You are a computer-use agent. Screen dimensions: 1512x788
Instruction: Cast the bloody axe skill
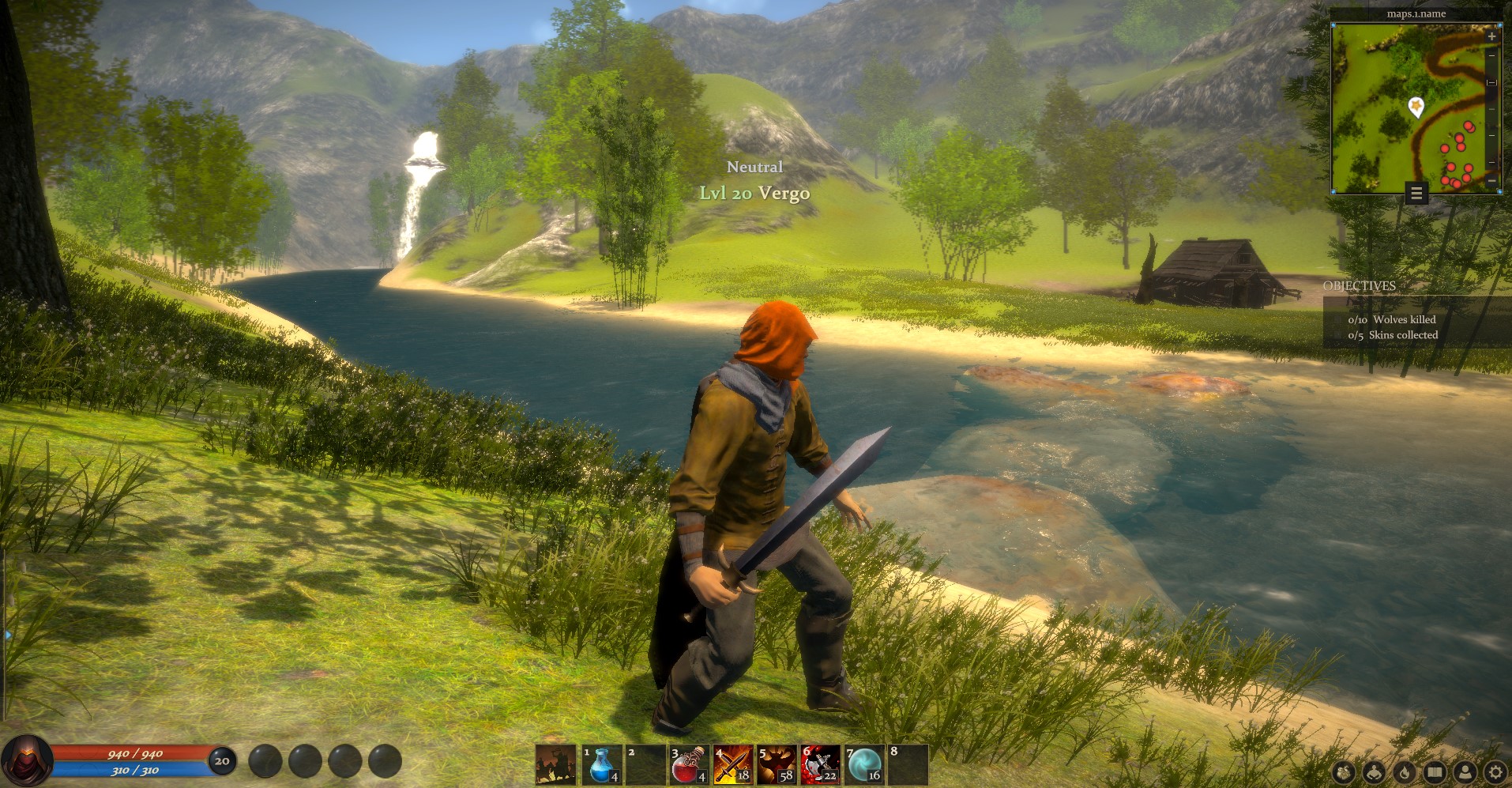click(x=819, y=765)
